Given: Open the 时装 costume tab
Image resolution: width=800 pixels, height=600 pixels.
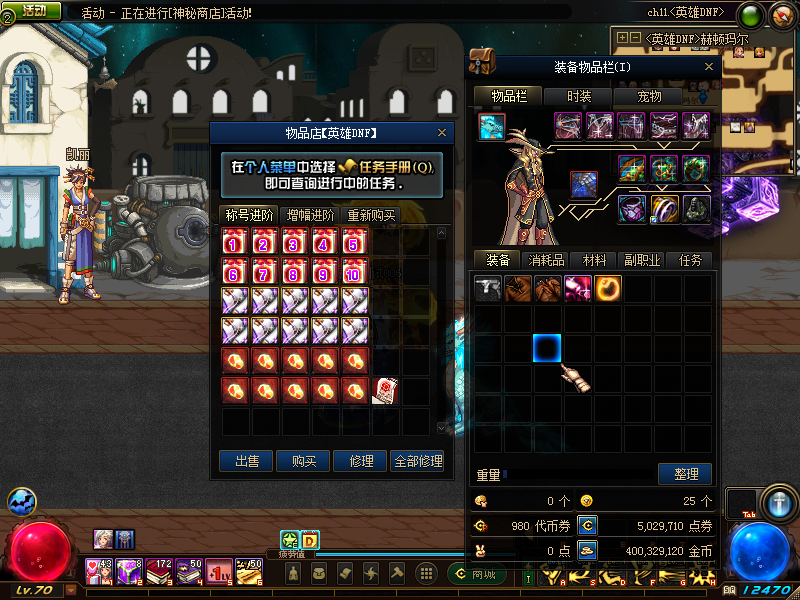Looking at the screenshot, I should (x=579, y=96).
